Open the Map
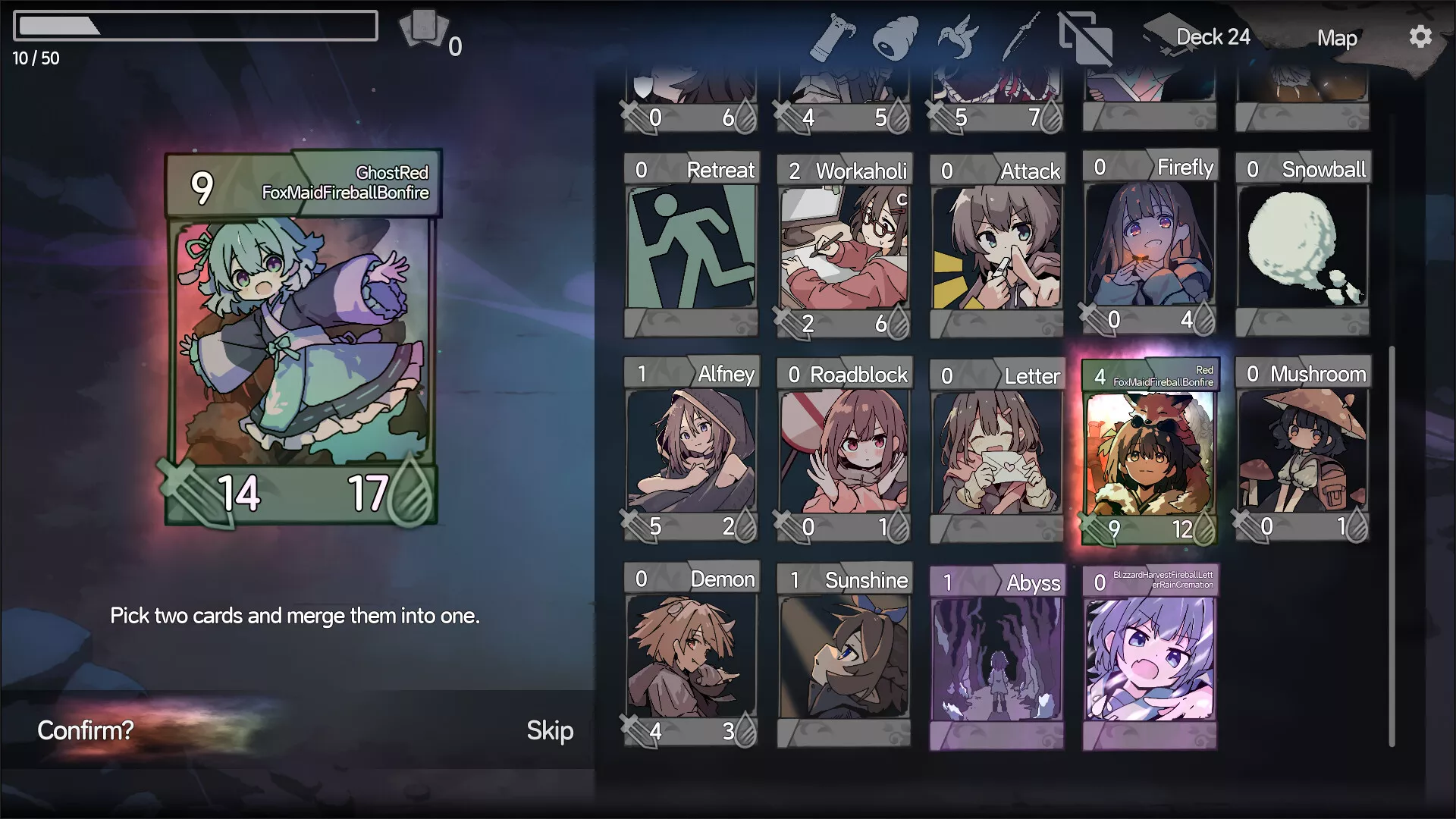The image size is (1456, 819). pos(1336,38)
